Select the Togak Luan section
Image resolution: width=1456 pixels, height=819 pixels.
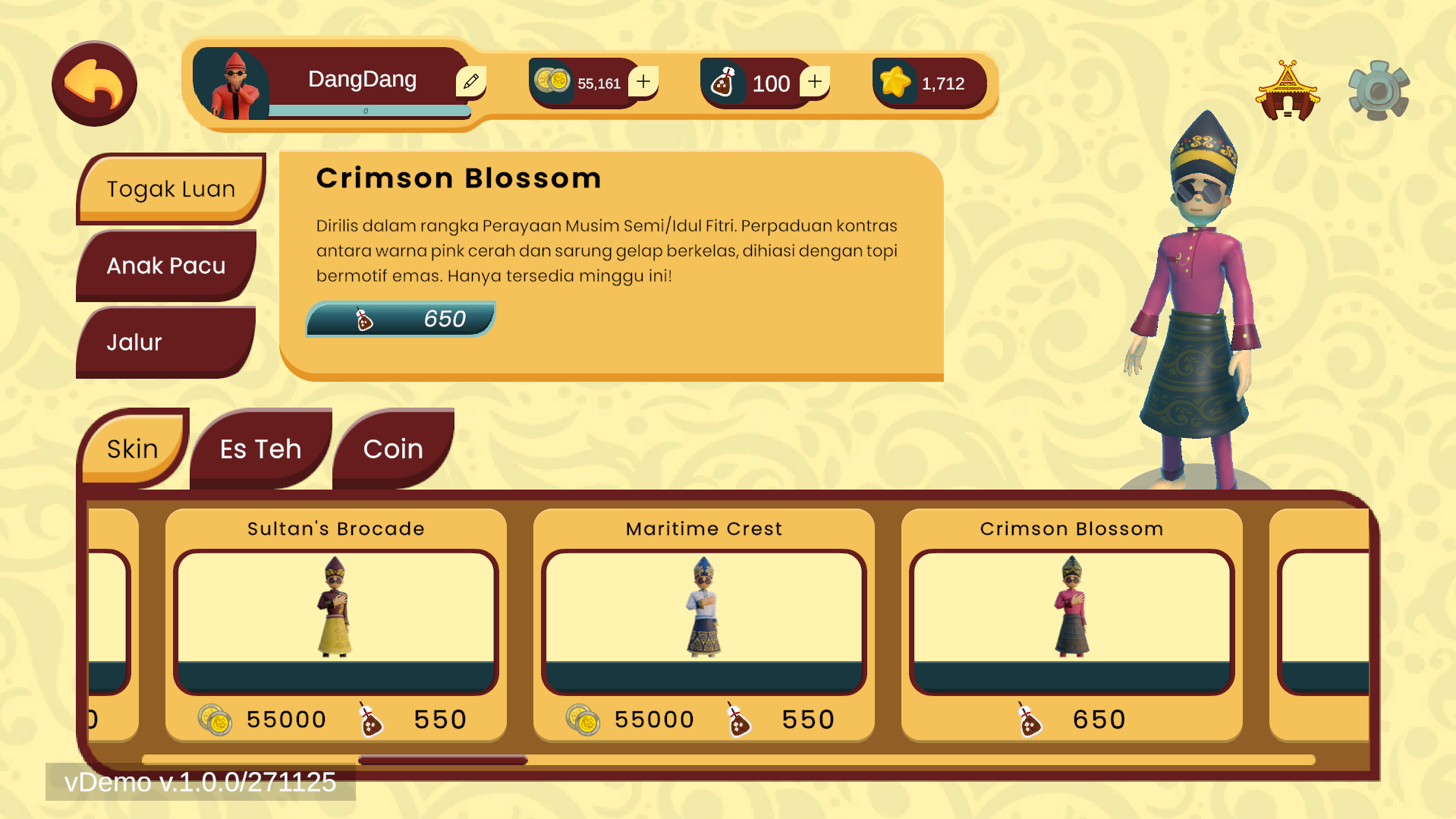coord(171,189)
